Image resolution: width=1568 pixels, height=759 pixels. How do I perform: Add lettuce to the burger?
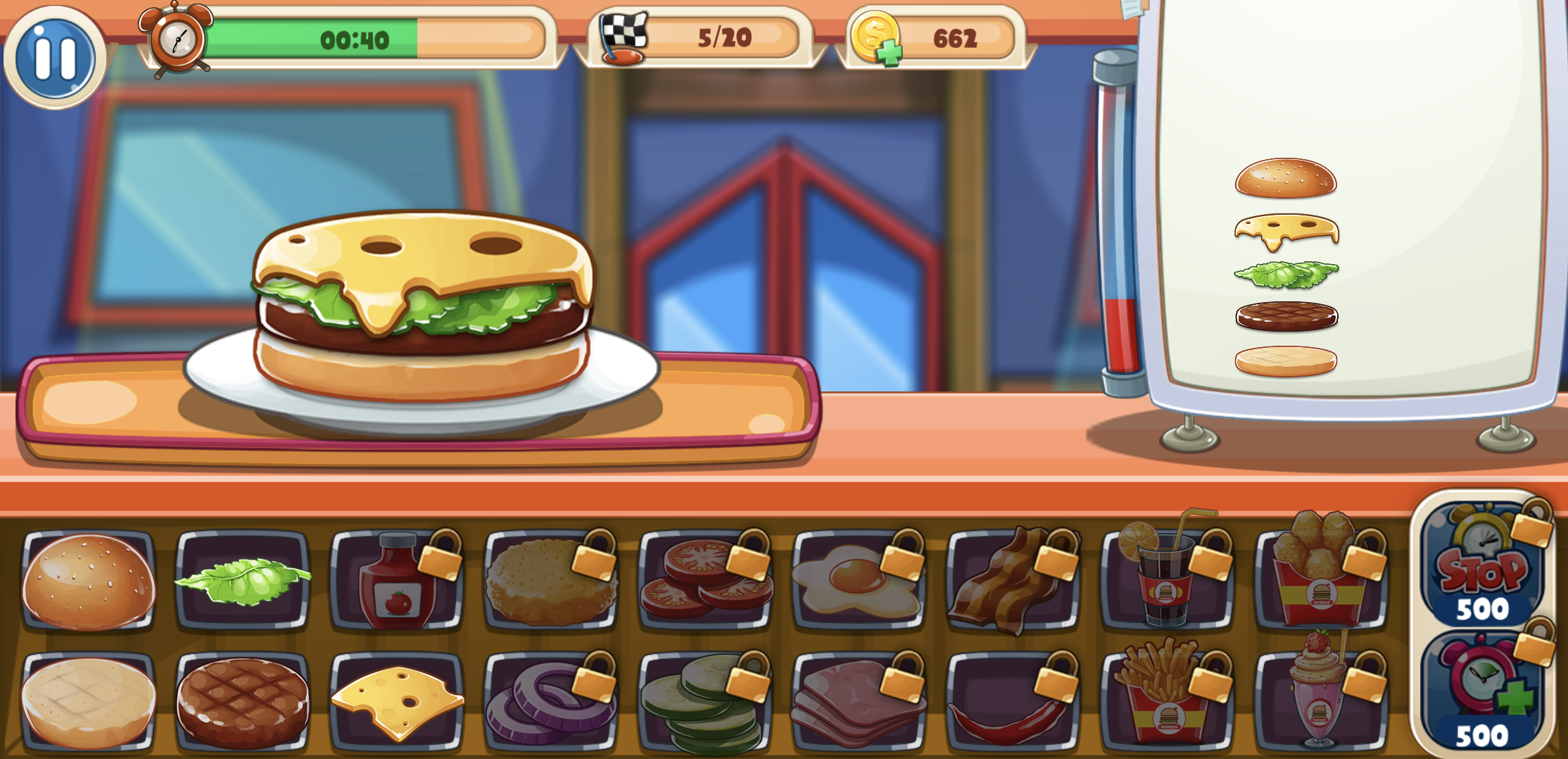(x=243, y=579)
